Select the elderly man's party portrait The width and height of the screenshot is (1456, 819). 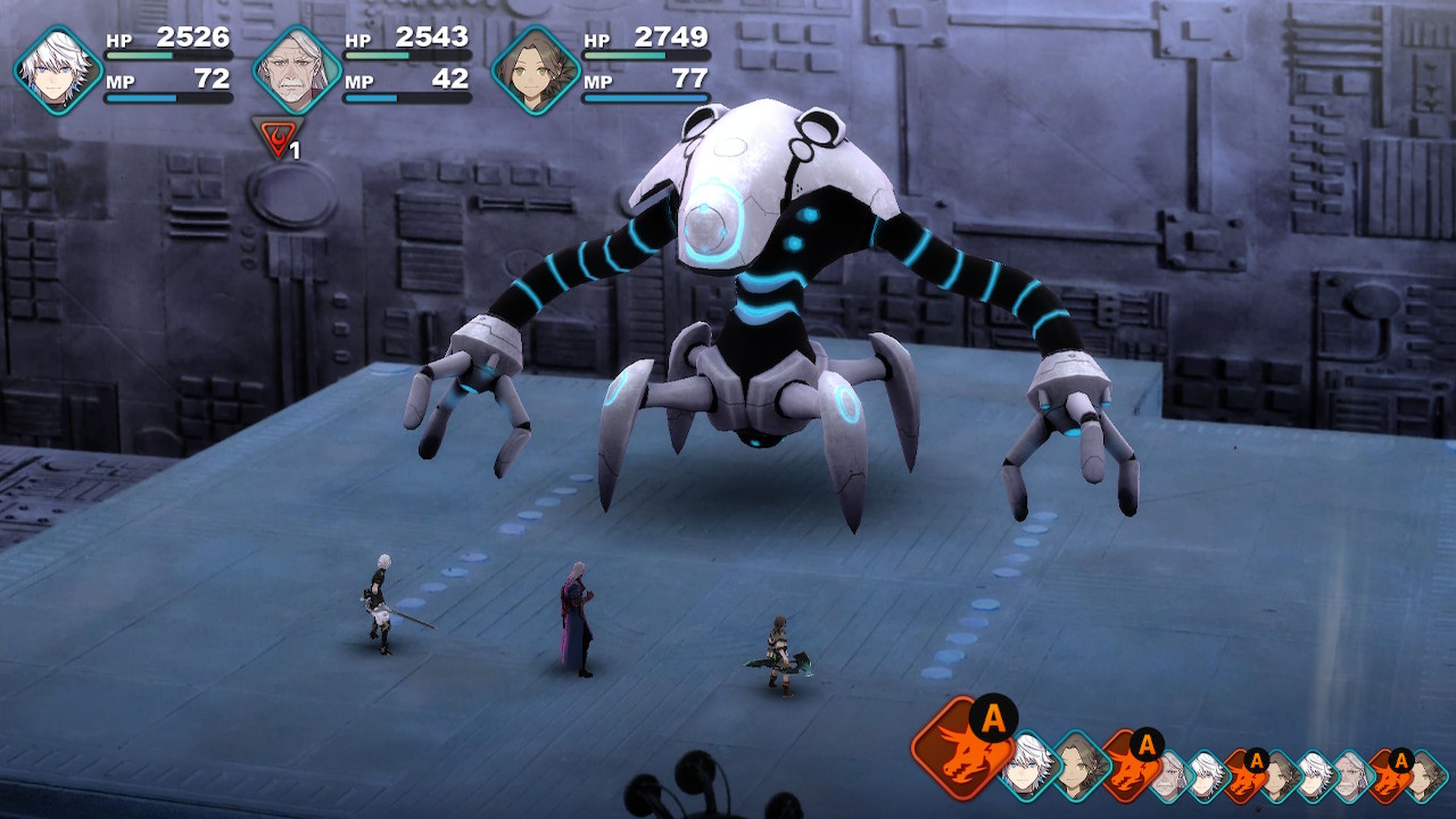point(297,71)
